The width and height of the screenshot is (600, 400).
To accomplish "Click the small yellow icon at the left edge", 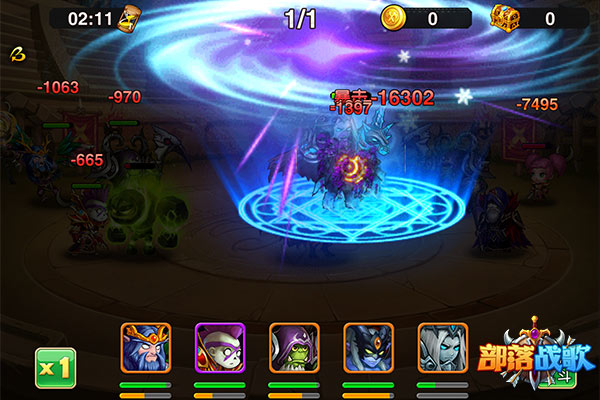I will (16, 52).
